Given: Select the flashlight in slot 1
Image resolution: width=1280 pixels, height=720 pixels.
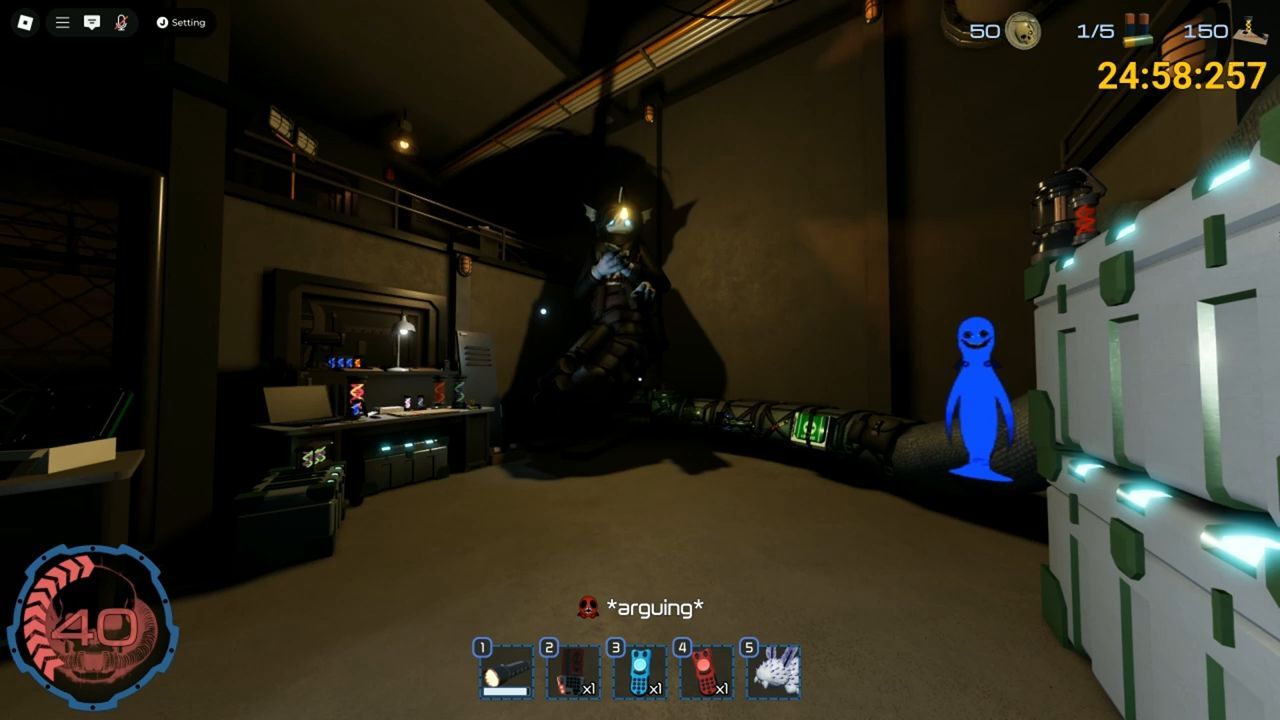Looking at the screenshot, I should 506,672.
